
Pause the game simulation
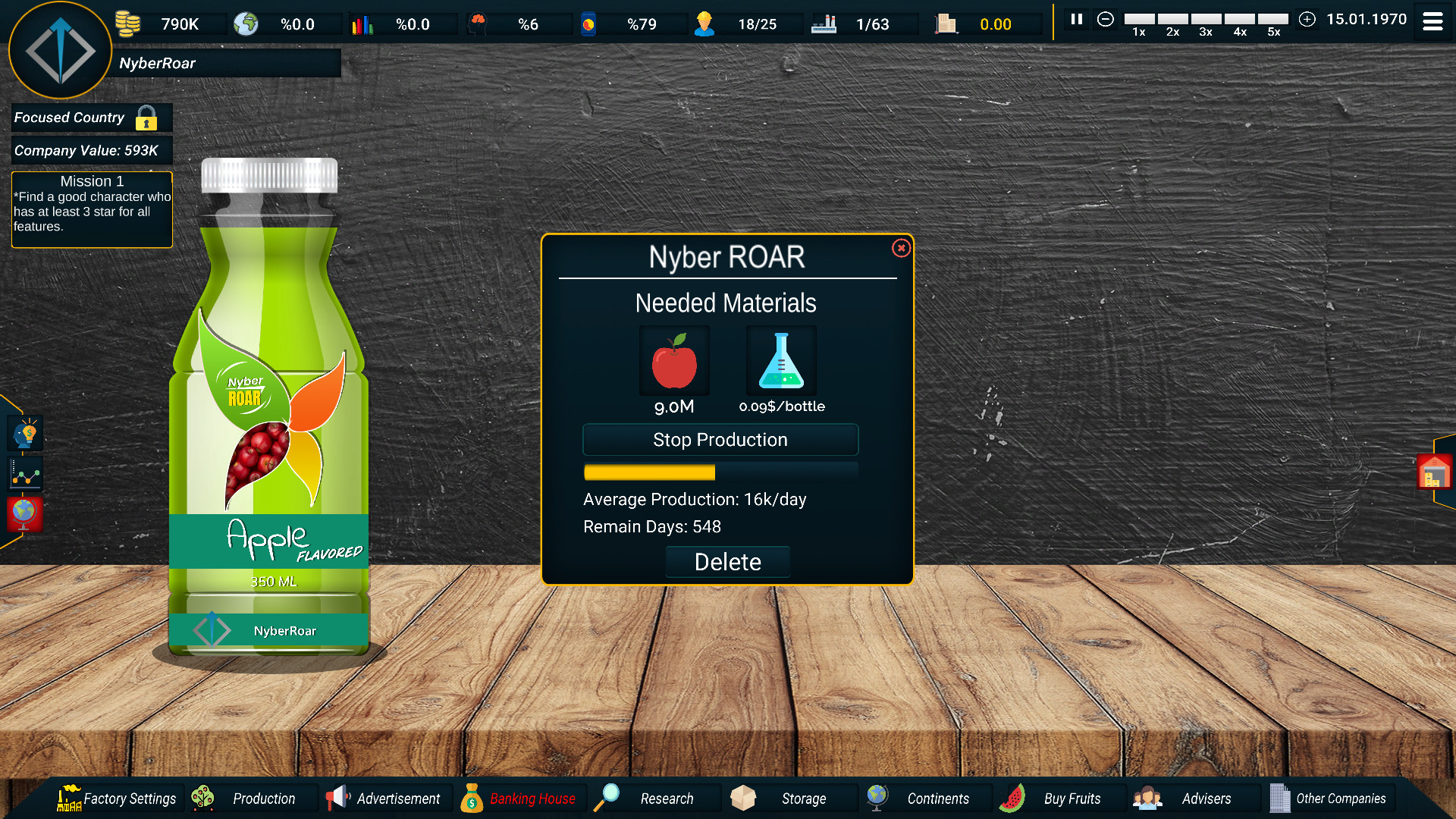coord(1076,20)
